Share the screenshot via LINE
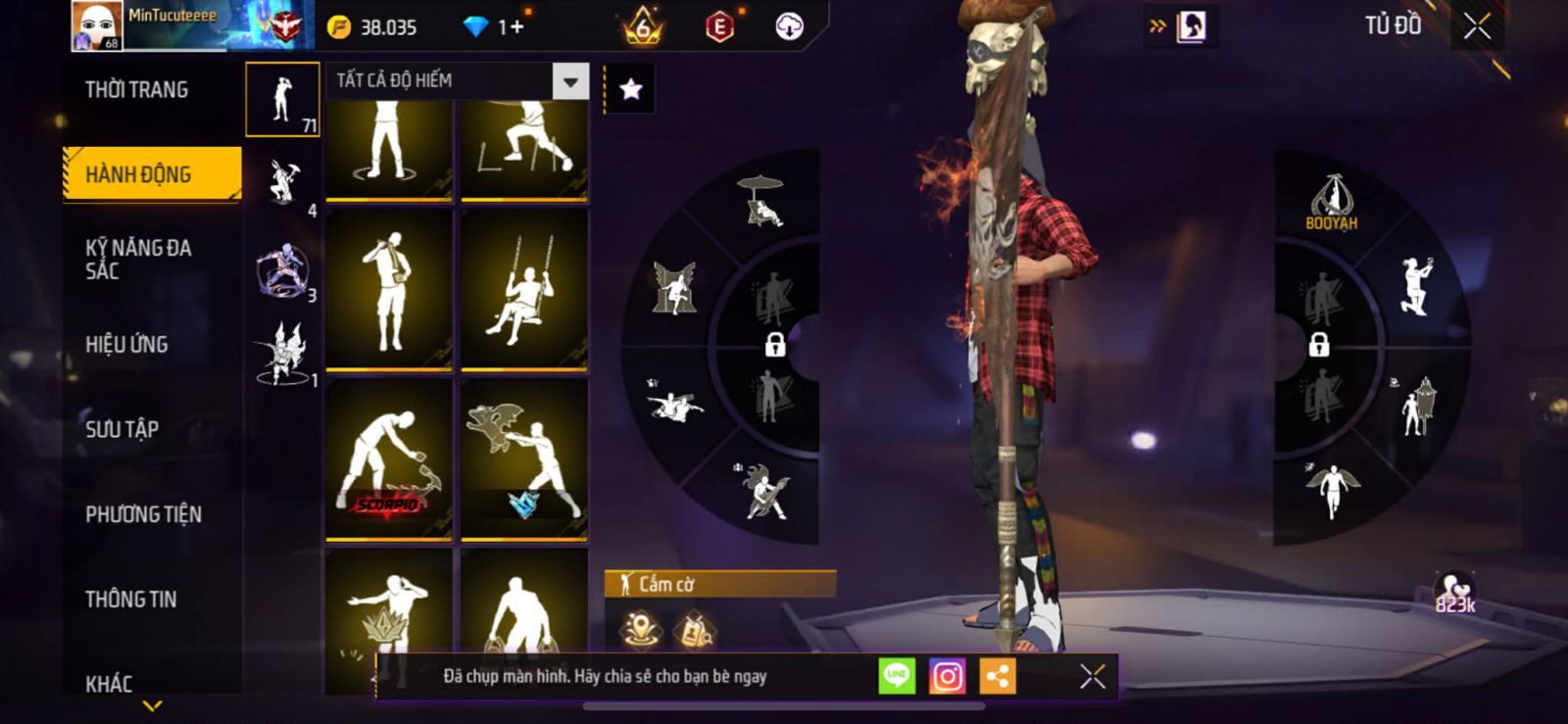The width and height of the screenshot is (1568, 724). [x=897, y=676]
